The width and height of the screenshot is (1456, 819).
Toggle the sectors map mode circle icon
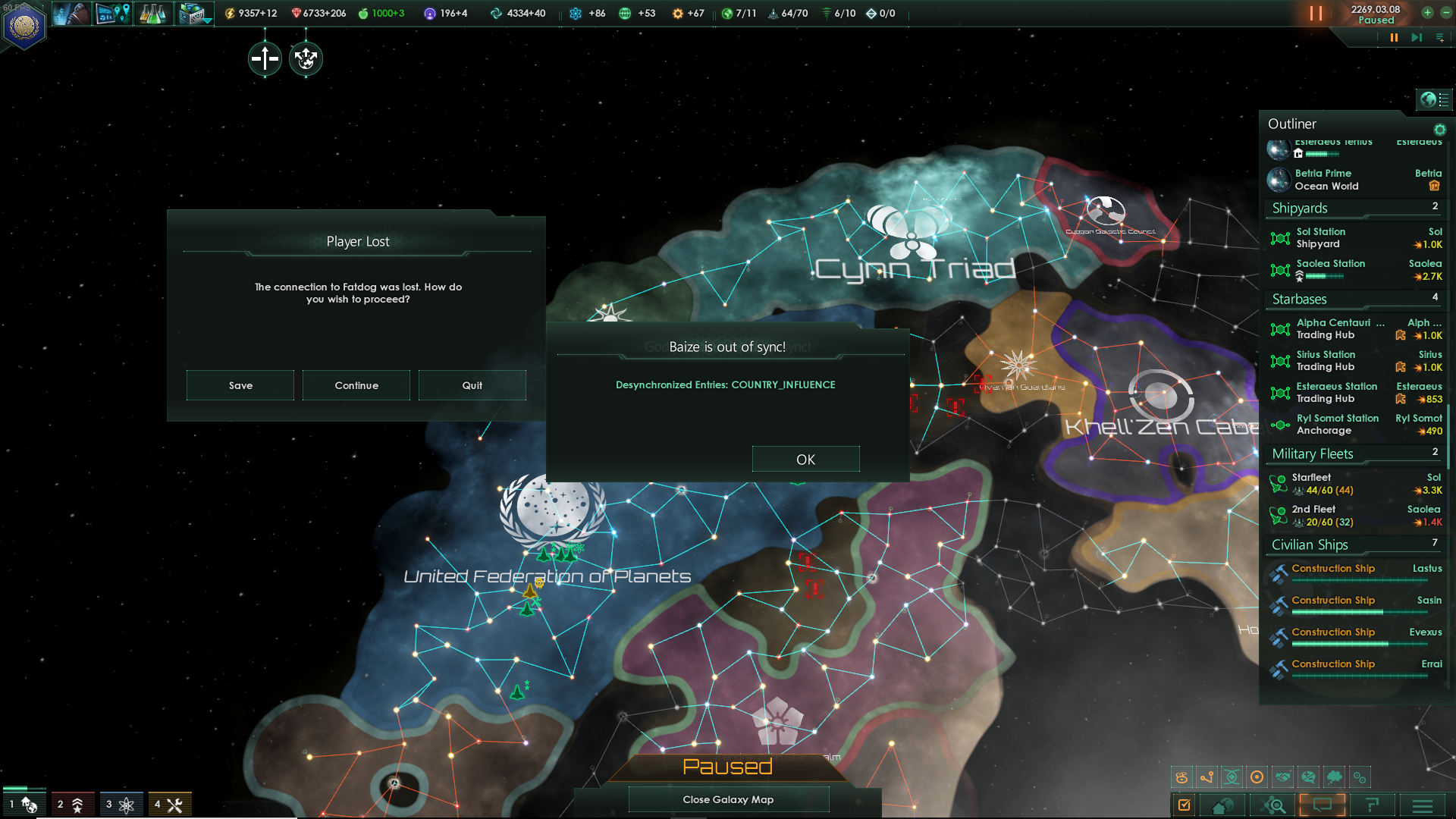(x=1257, y=777)
